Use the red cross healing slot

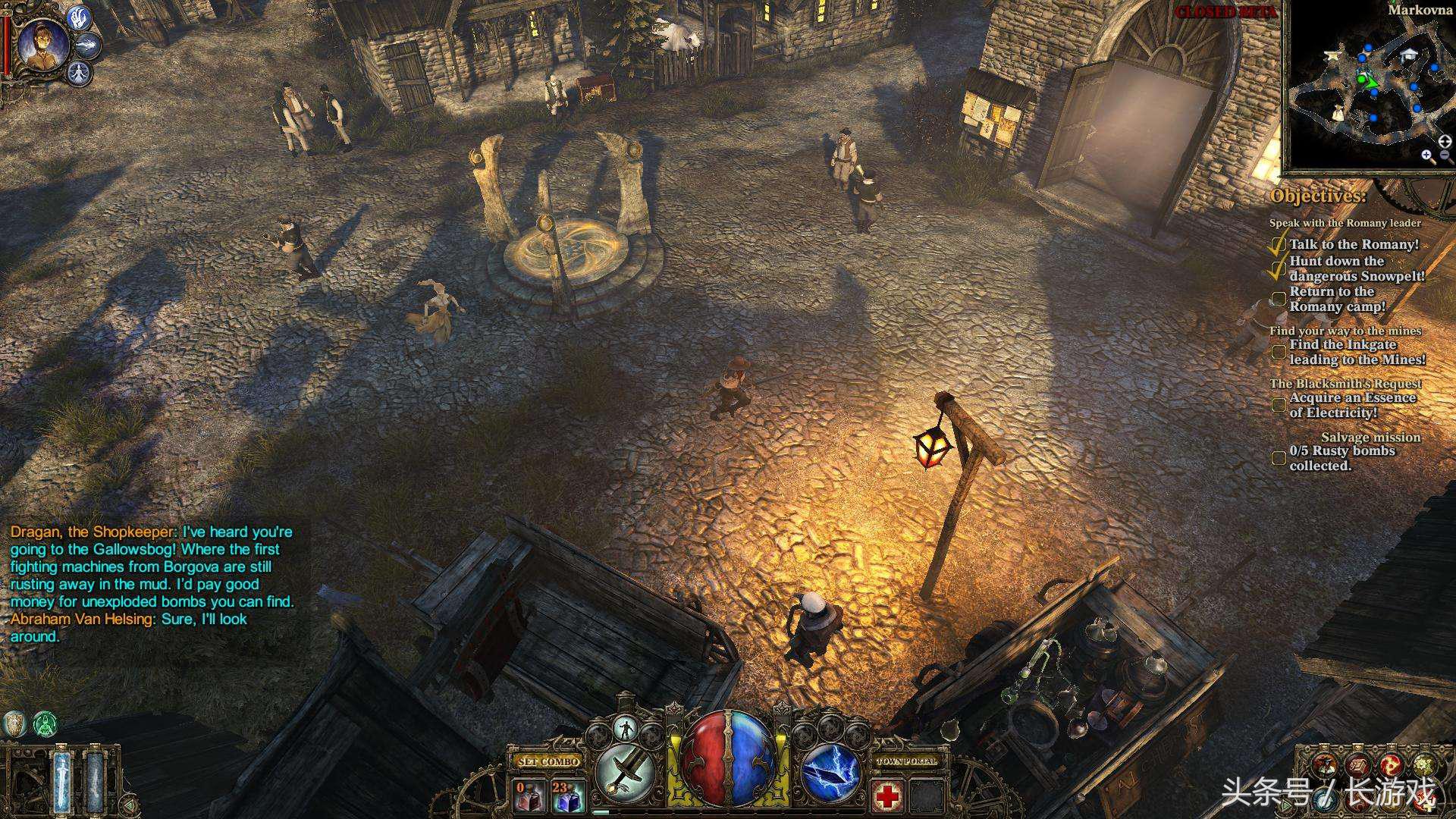click(886, 796)
